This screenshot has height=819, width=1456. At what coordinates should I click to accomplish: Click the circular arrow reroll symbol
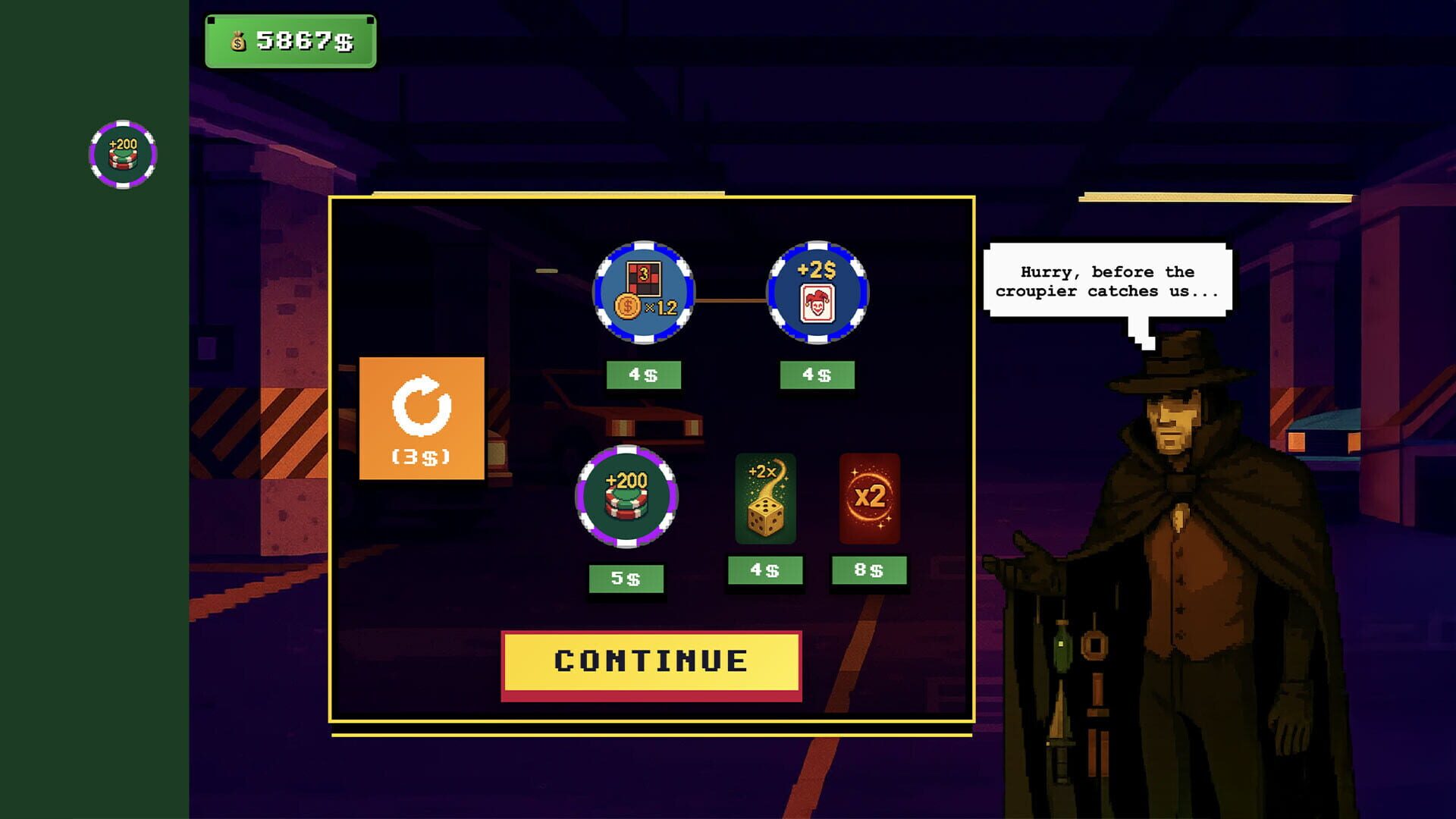pos(422,404)
